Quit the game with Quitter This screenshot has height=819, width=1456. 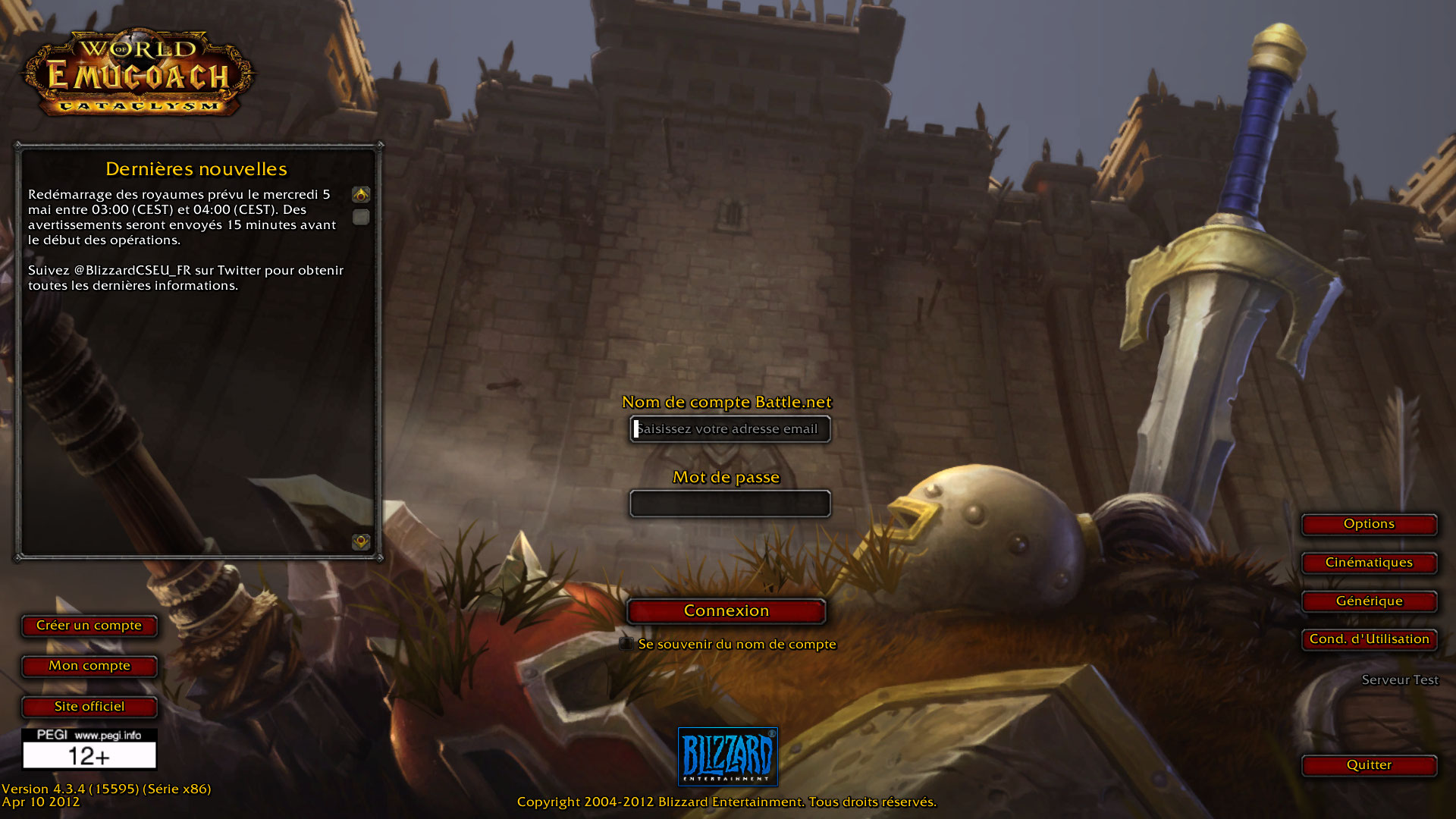[1369, 765]
